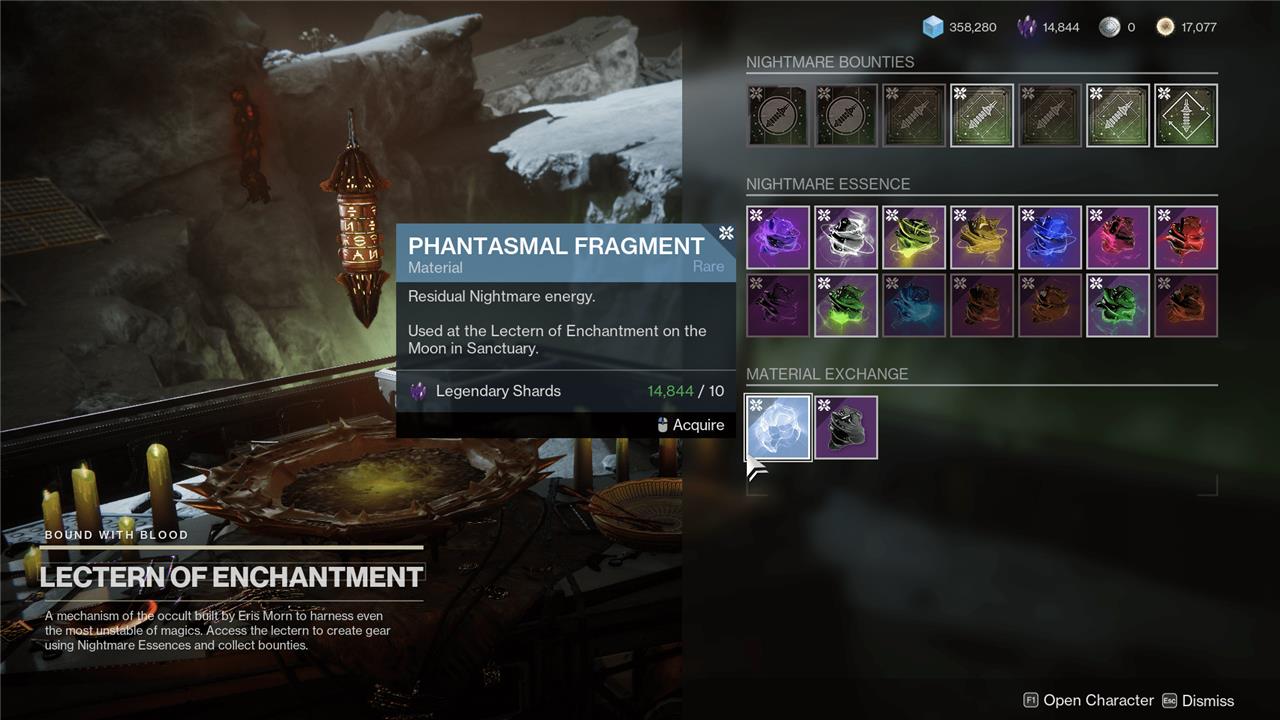Select the Phantasmal Fragment in Material Exchange
The width and height of the screenshot is (1280, 720).
pyautogui.click(x=778, y=427)
